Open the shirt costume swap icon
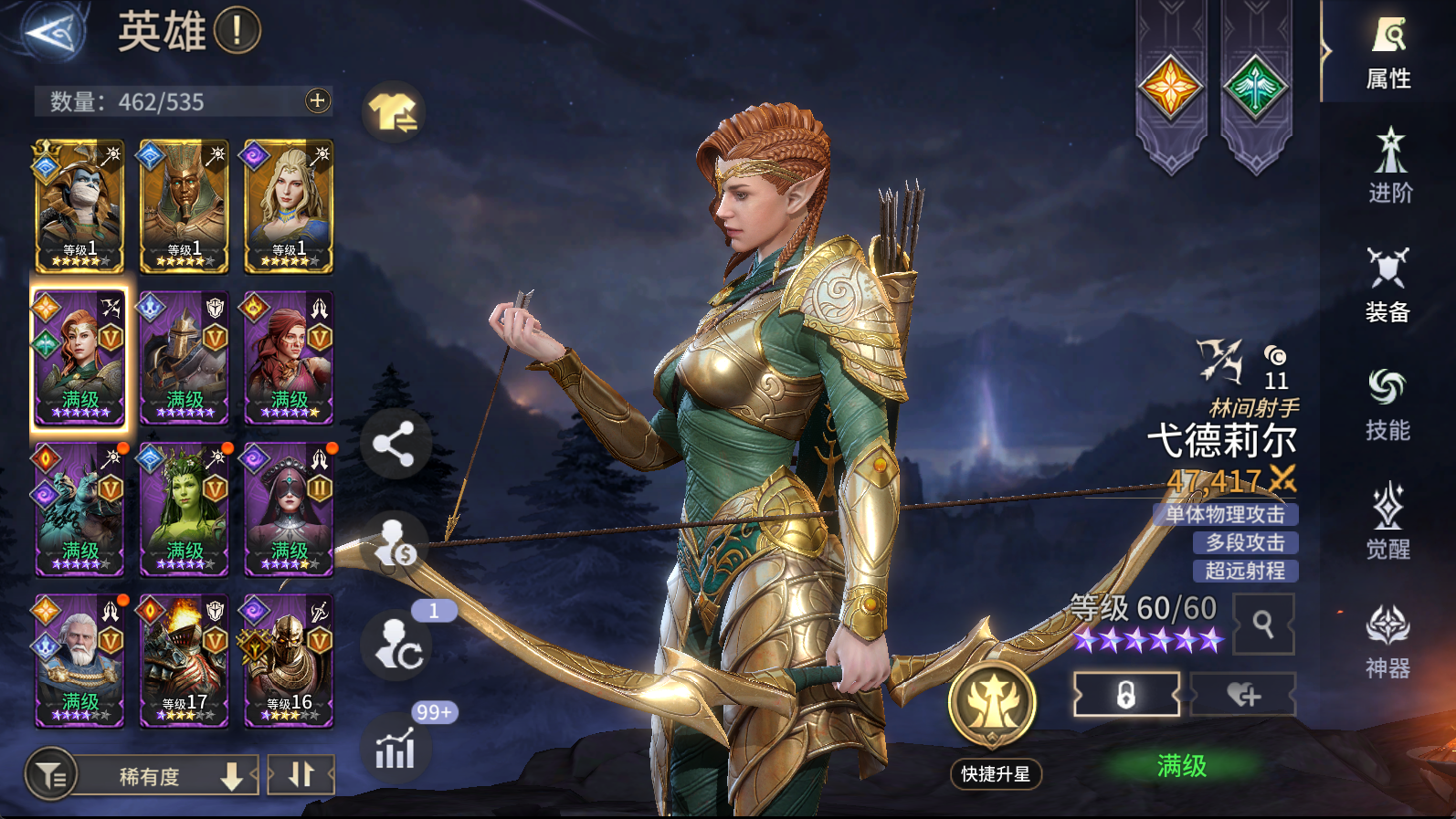The height and width of the screenshot is (819, 1456). [394, 113]
